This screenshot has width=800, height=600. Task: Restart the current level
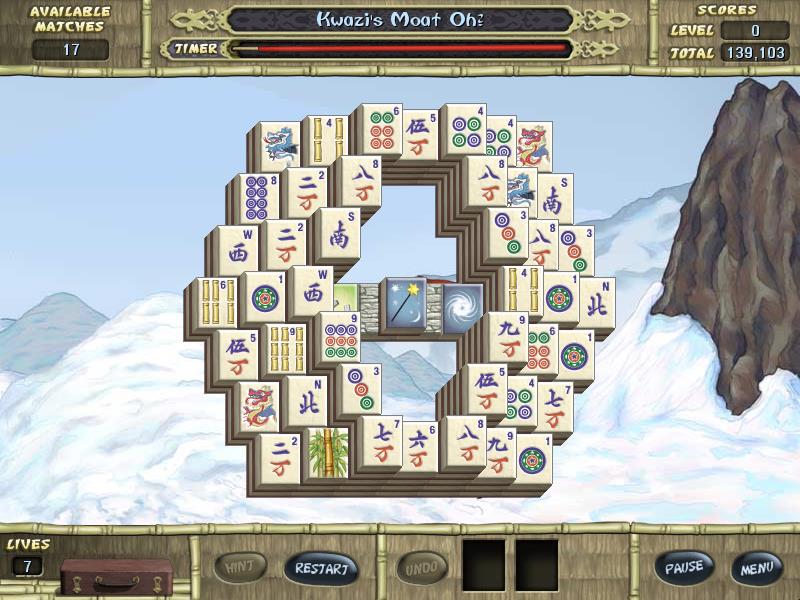coord(321,568)
